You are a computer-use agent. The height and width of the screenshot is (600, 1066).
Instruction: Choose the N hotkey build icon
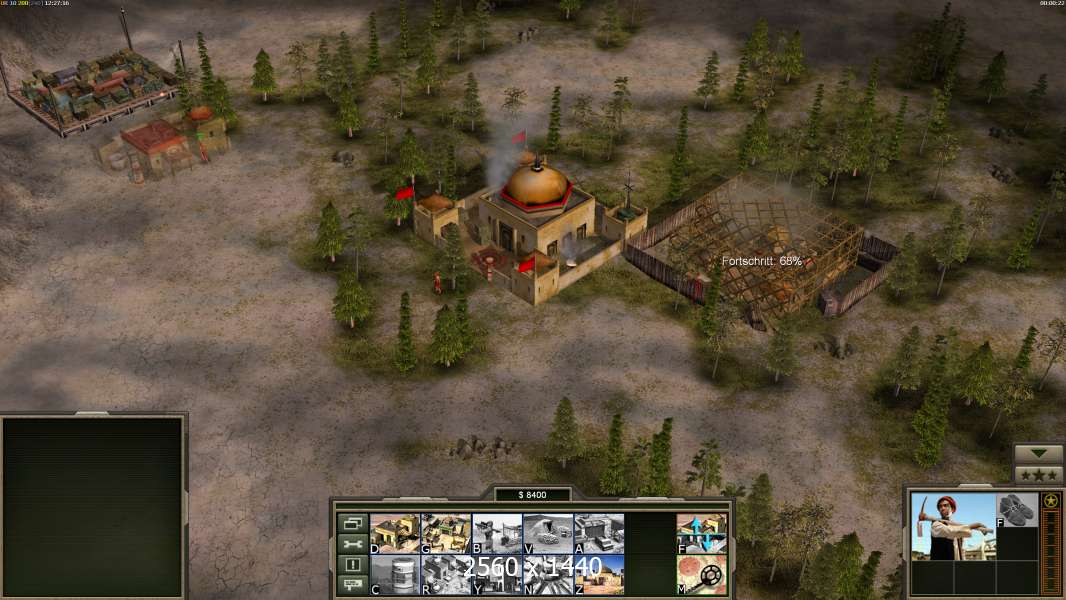pyautogui.click(x=547, y=574)
